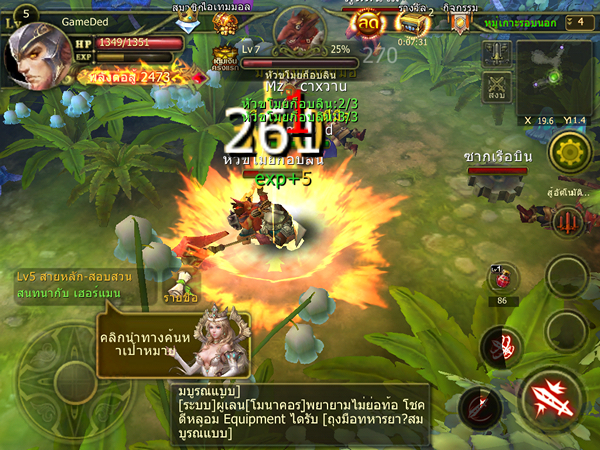
Task: Activate the red slash skill above attack
Action: 501,346
